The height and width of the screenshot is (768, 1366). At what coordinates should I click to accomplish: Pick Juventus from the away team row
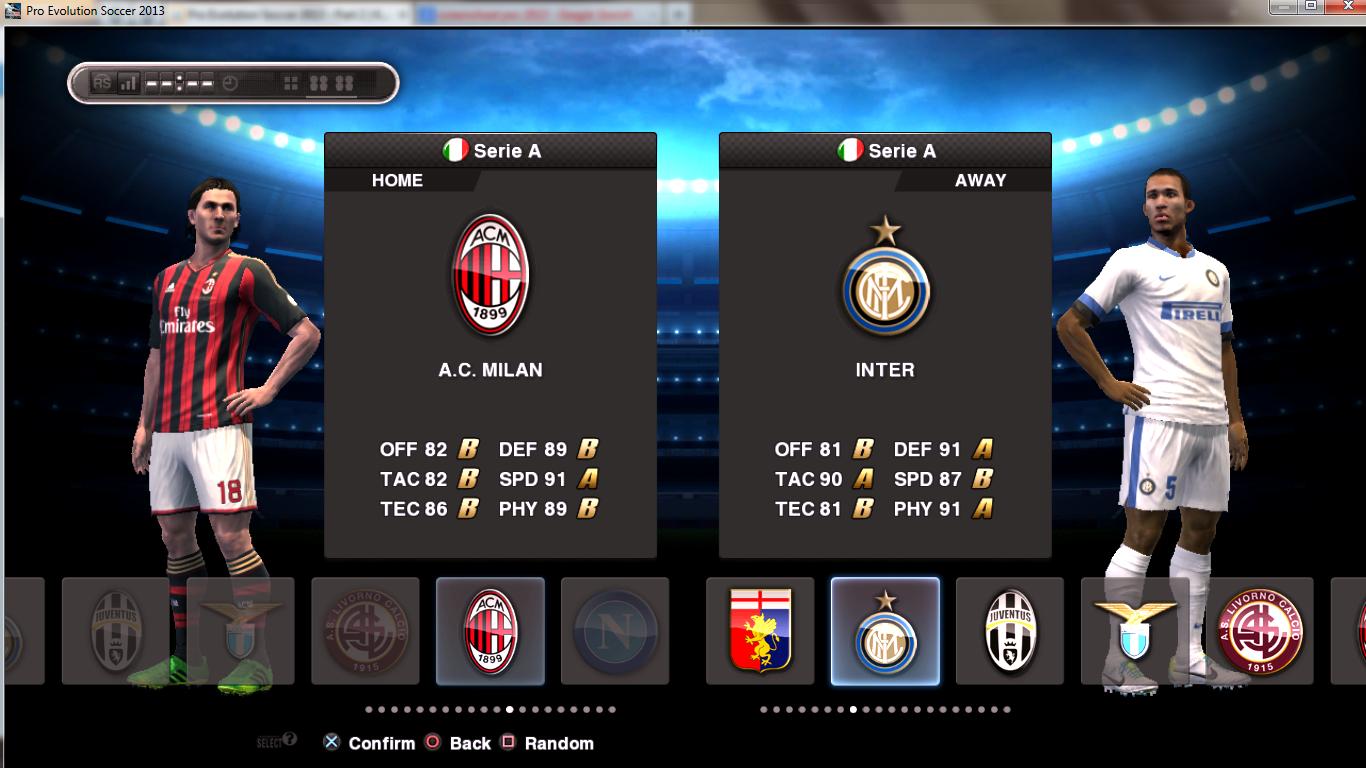point(1010,631)
